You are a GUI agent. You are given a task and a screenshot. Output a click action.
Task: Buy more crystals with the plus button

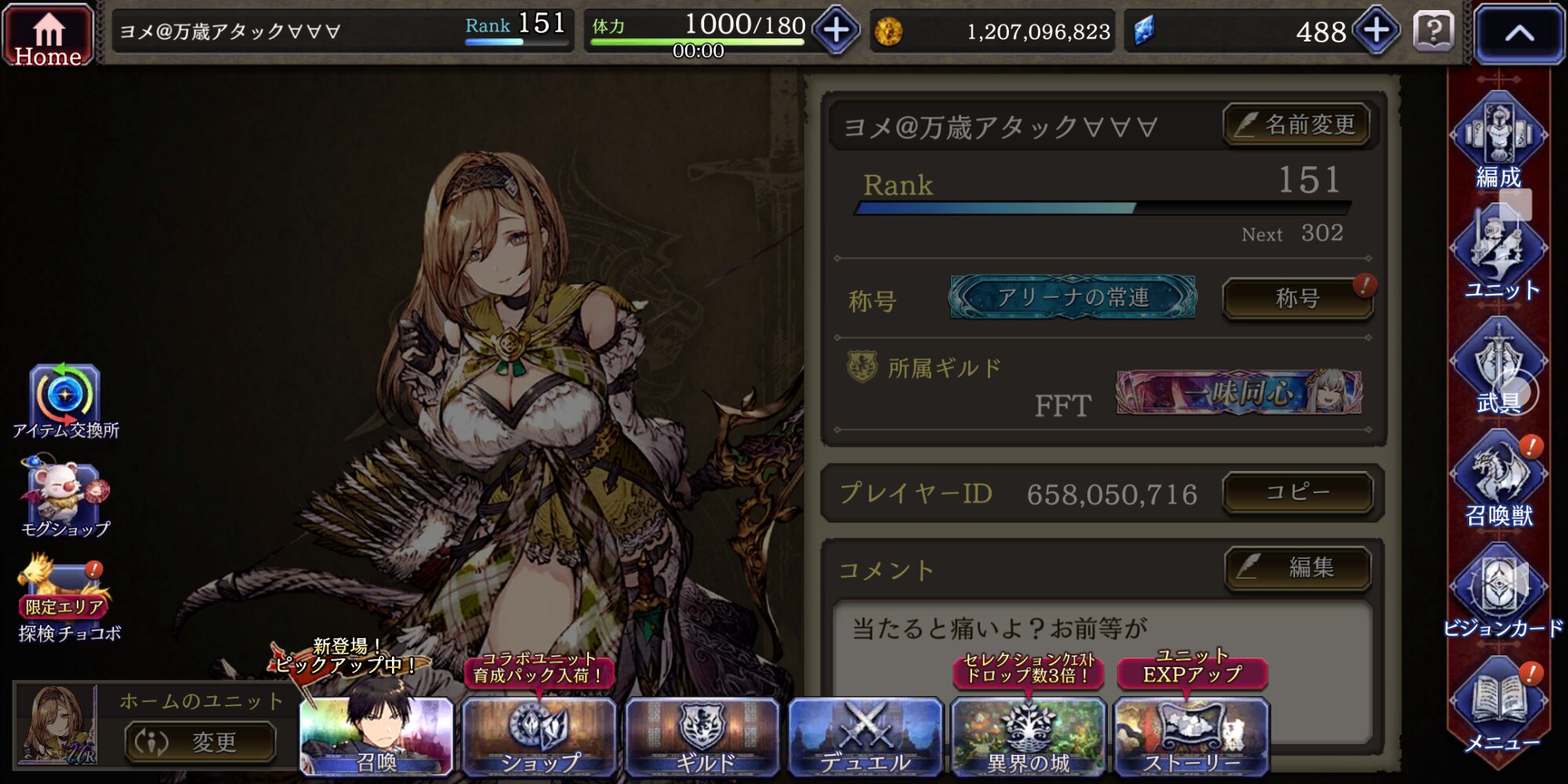tap(1377, 31)
